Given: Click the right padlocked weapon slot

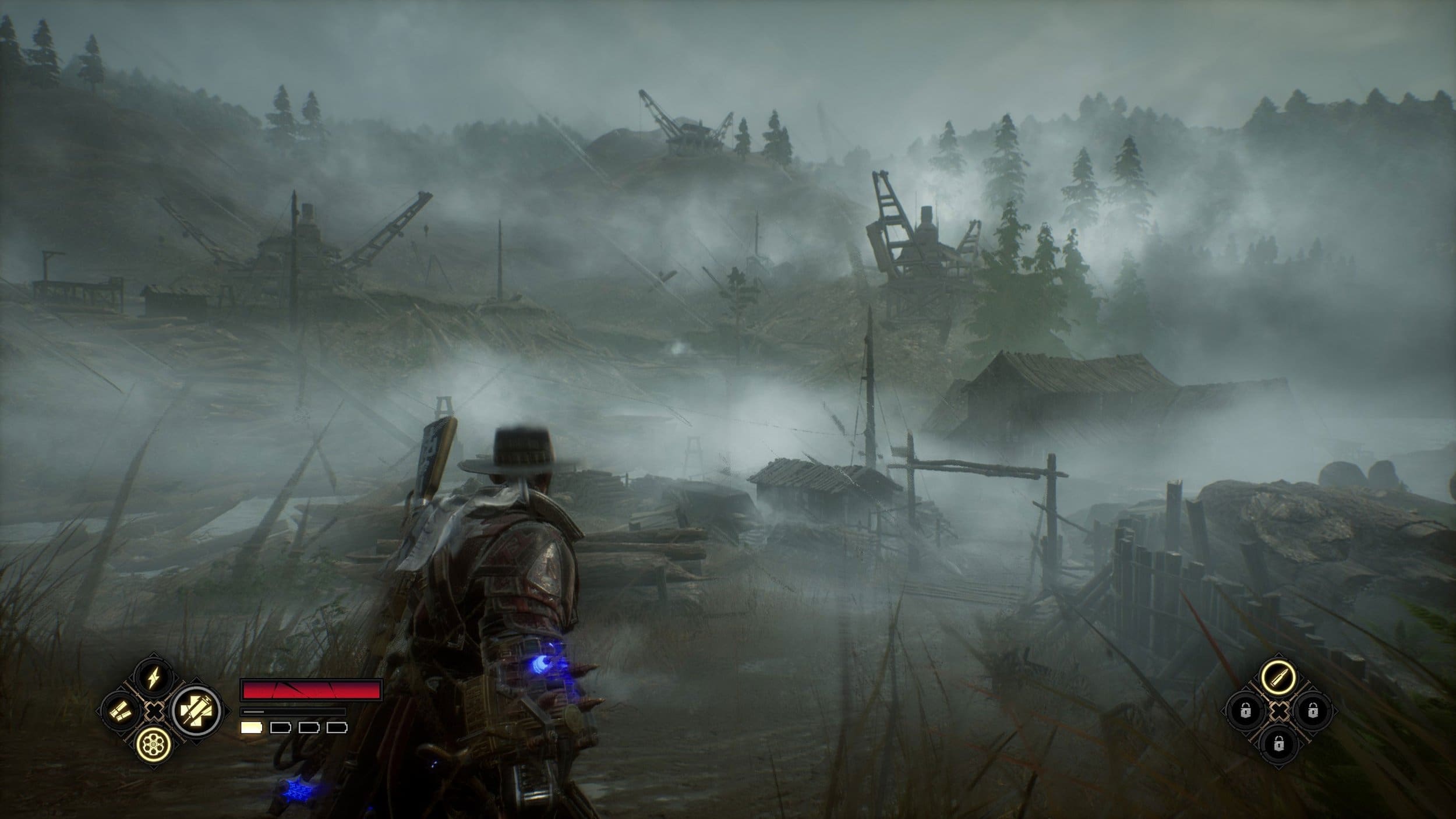Looking at the screenshot, I should [1313, 711].
